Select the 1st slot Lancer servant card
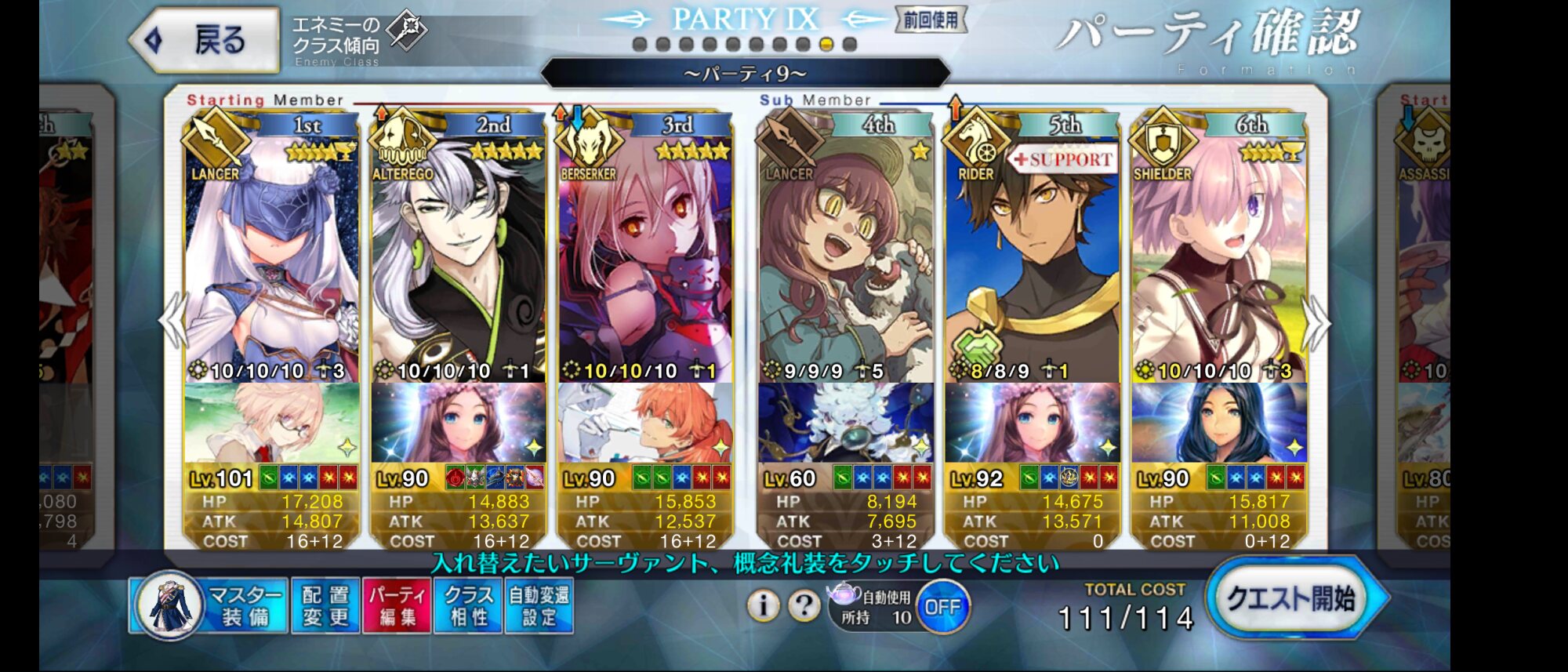The image size is (1568, 672). [x=271, y=259]
